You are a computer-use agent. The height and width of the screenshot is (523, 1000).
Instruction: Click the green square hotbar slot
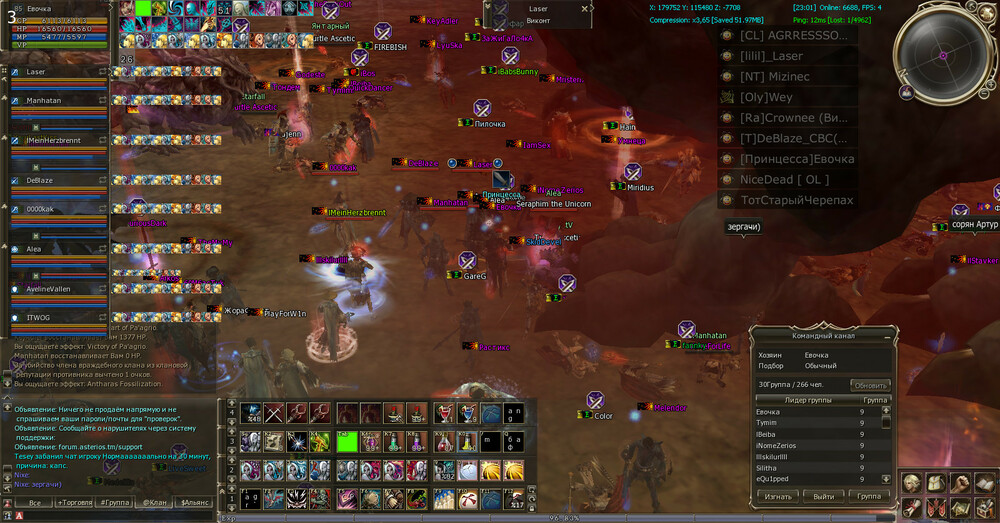coord(347,441)
